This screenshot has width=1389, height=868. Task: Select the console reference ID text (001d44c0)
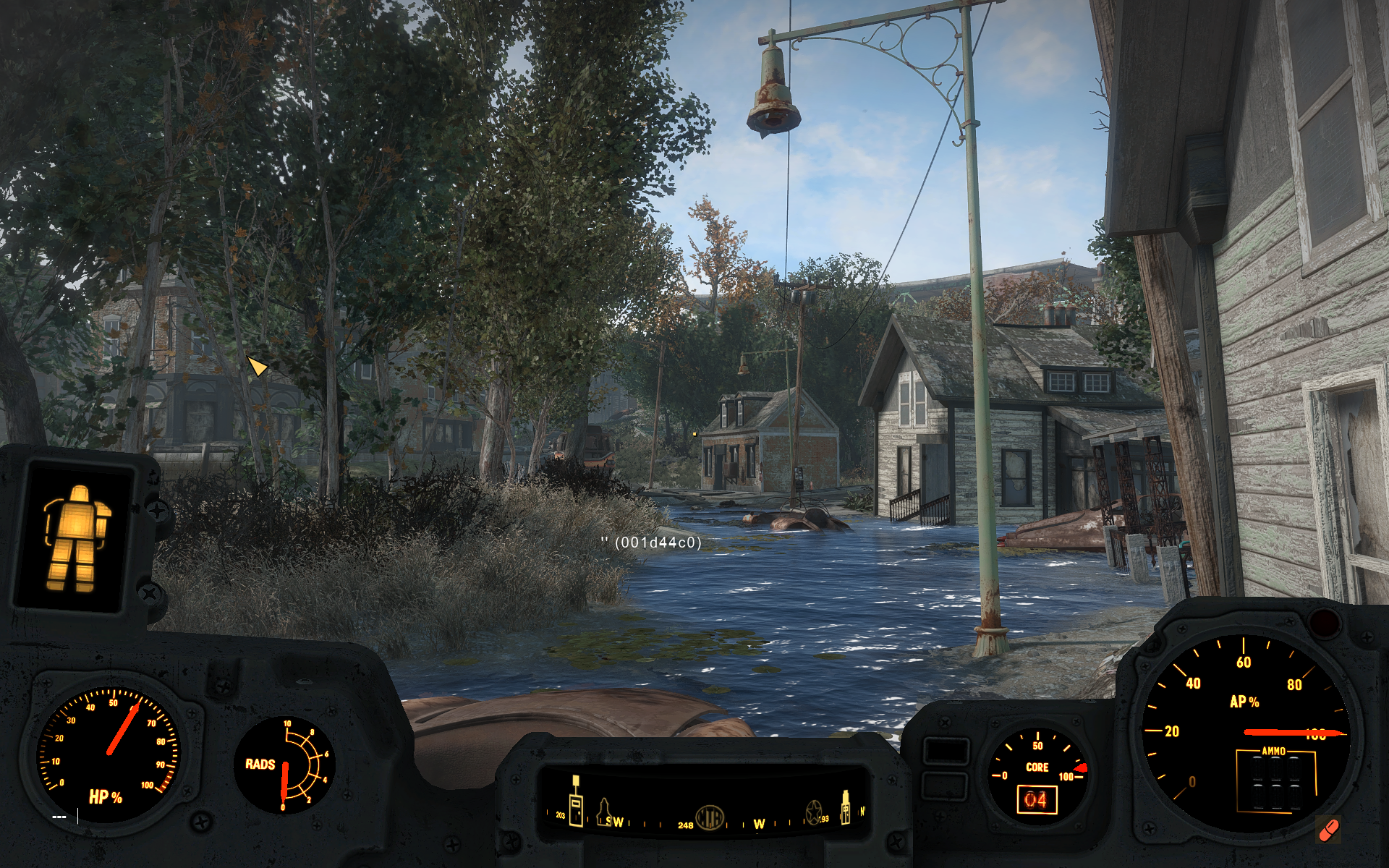click(657, 542)
